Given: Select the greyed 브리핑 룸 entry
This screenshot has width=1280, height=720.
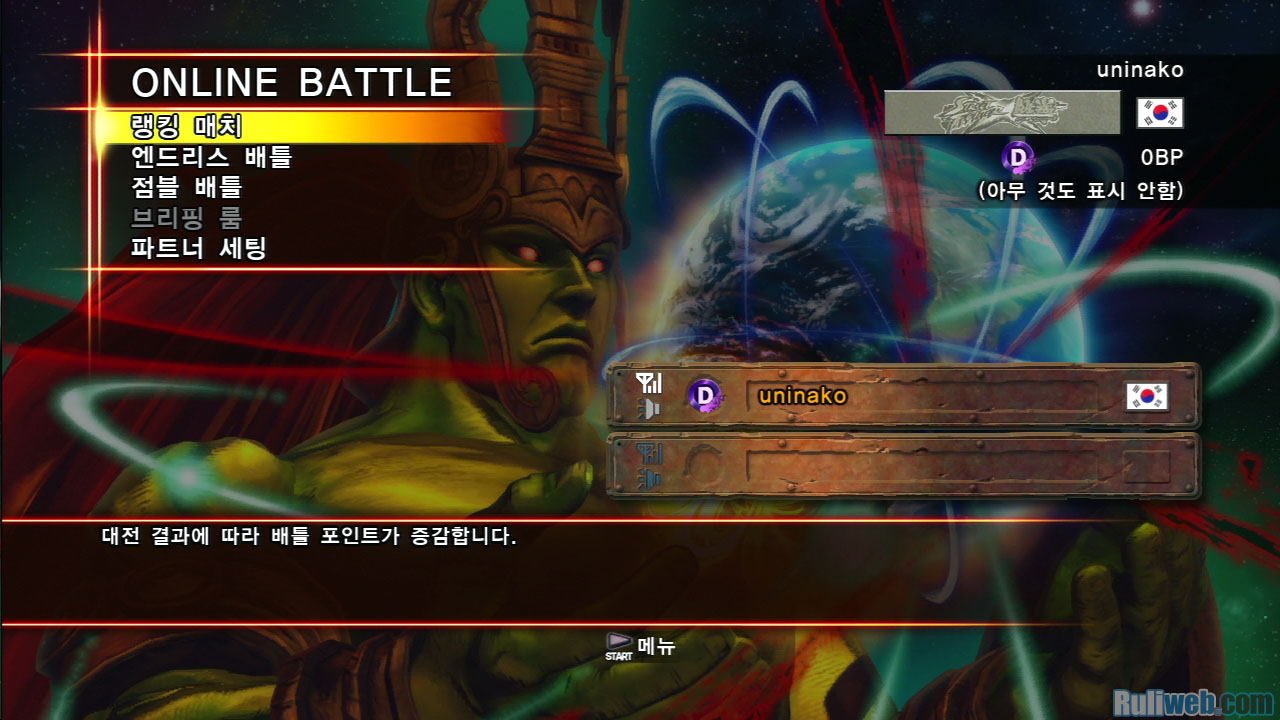Looking at the screenshot, I should pos(187,217).
